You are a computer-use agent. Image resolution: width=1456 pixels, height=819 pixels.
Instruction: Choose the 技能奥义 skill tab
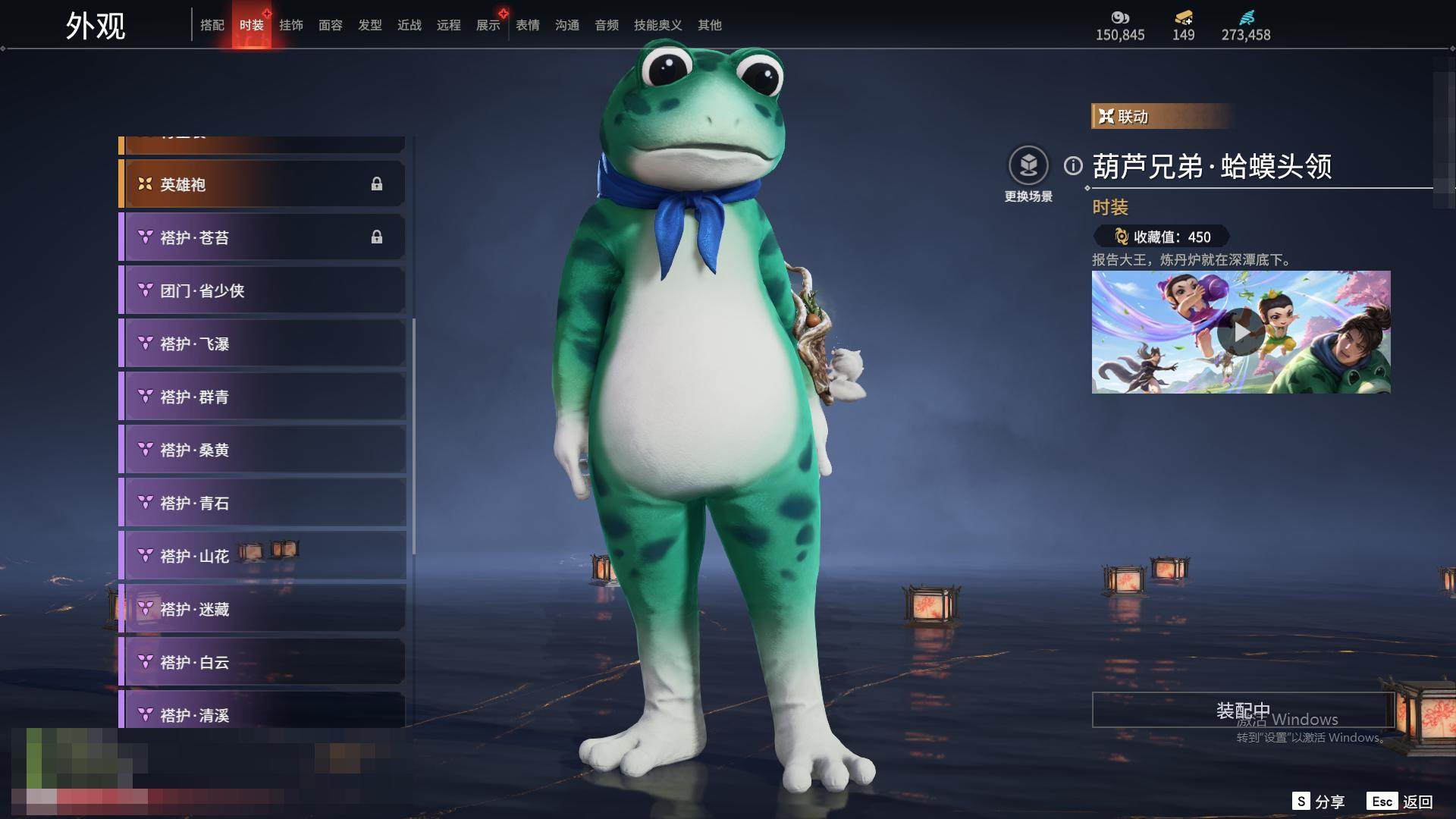click(657, 25)
